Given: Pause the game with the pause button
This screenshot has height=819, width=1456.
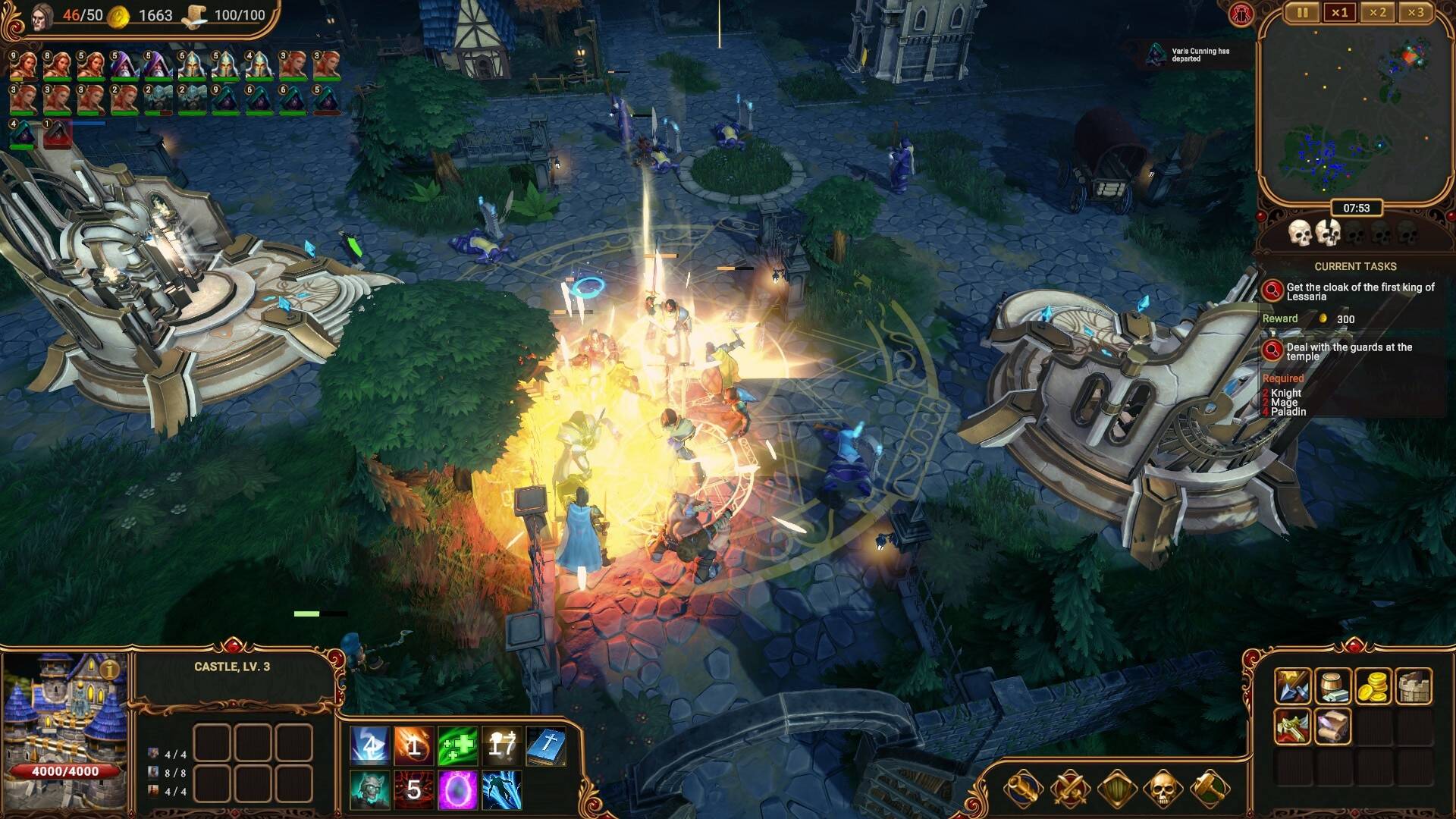Looking at the screenshot, I should pyautogui.click(x=1302, y=13).
